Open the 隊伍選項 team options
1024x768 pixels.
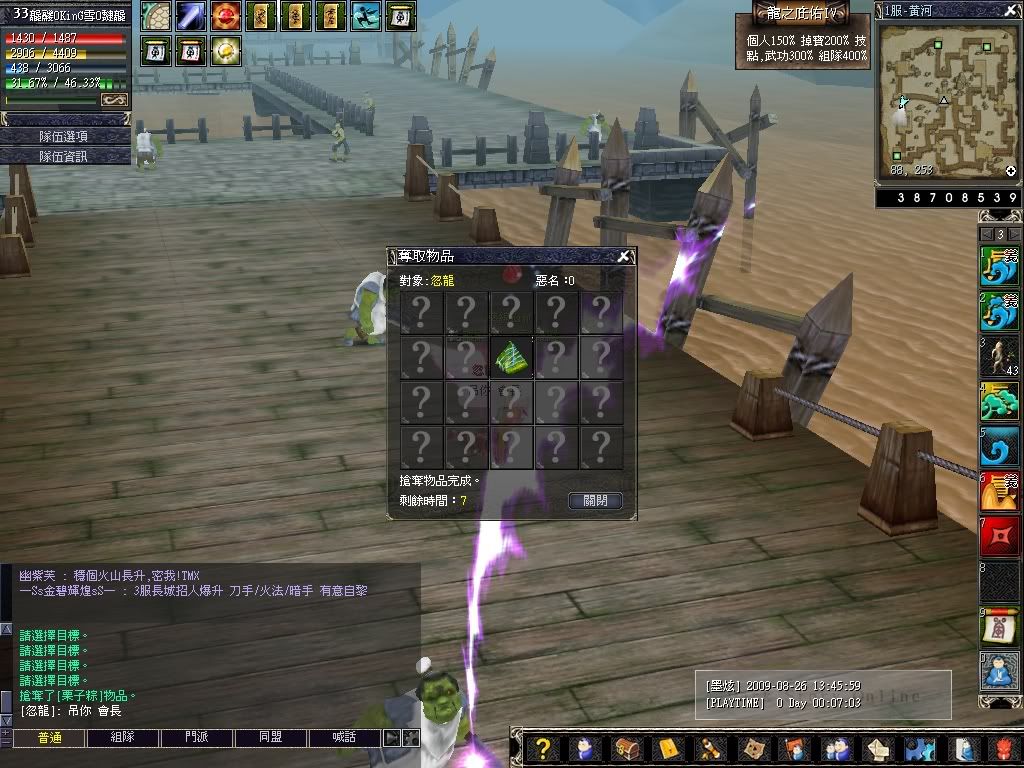pyautogui.click(x=65, y=136)
